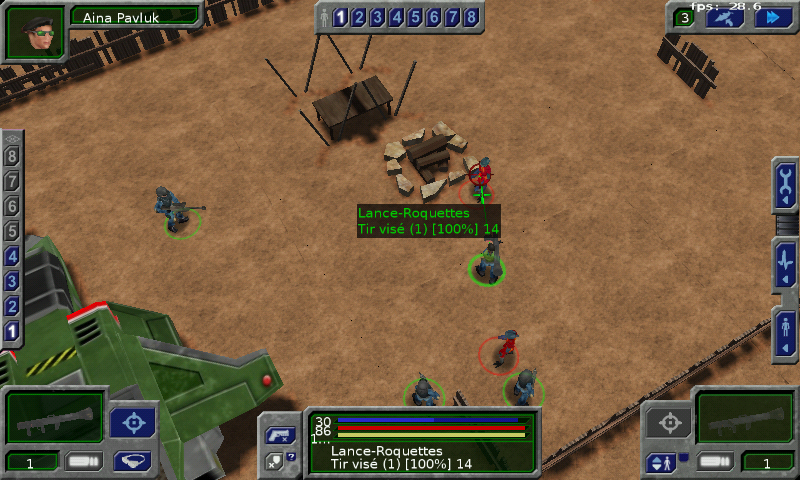The width and height of the screenshot is (800, 480).
Task: Click Aina Pavluk's portrait
Action: coord(35,32)
